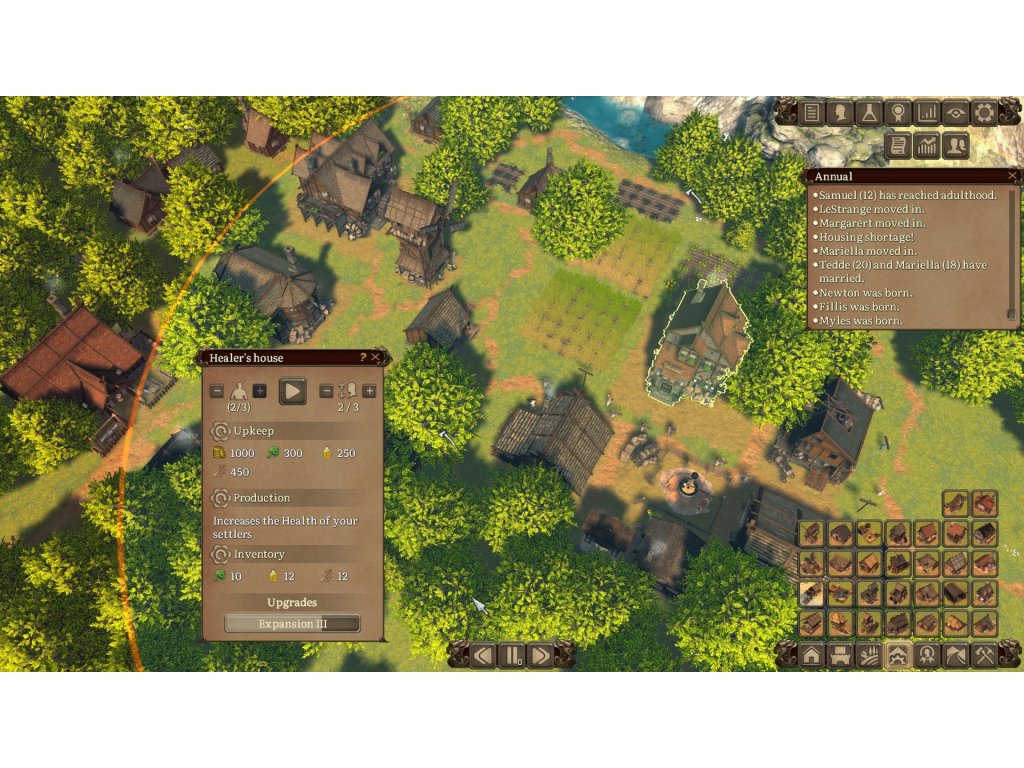The height and width of the screenshot is (768, 1024).
Task: Switch to the crossed hammers build category
Action: (984, 656)
